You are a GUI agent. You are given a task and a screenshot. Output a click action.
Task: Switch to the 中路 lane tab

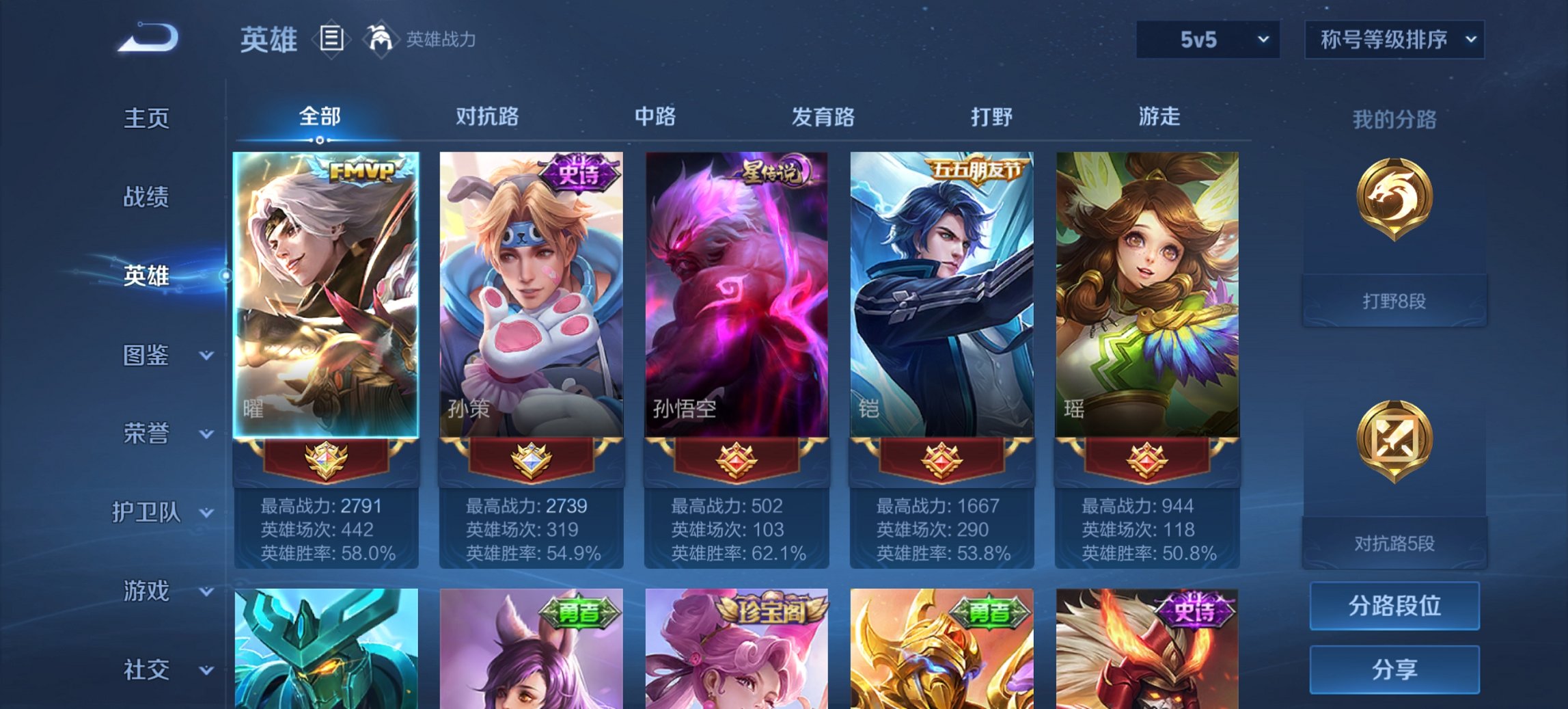[656, 117]
